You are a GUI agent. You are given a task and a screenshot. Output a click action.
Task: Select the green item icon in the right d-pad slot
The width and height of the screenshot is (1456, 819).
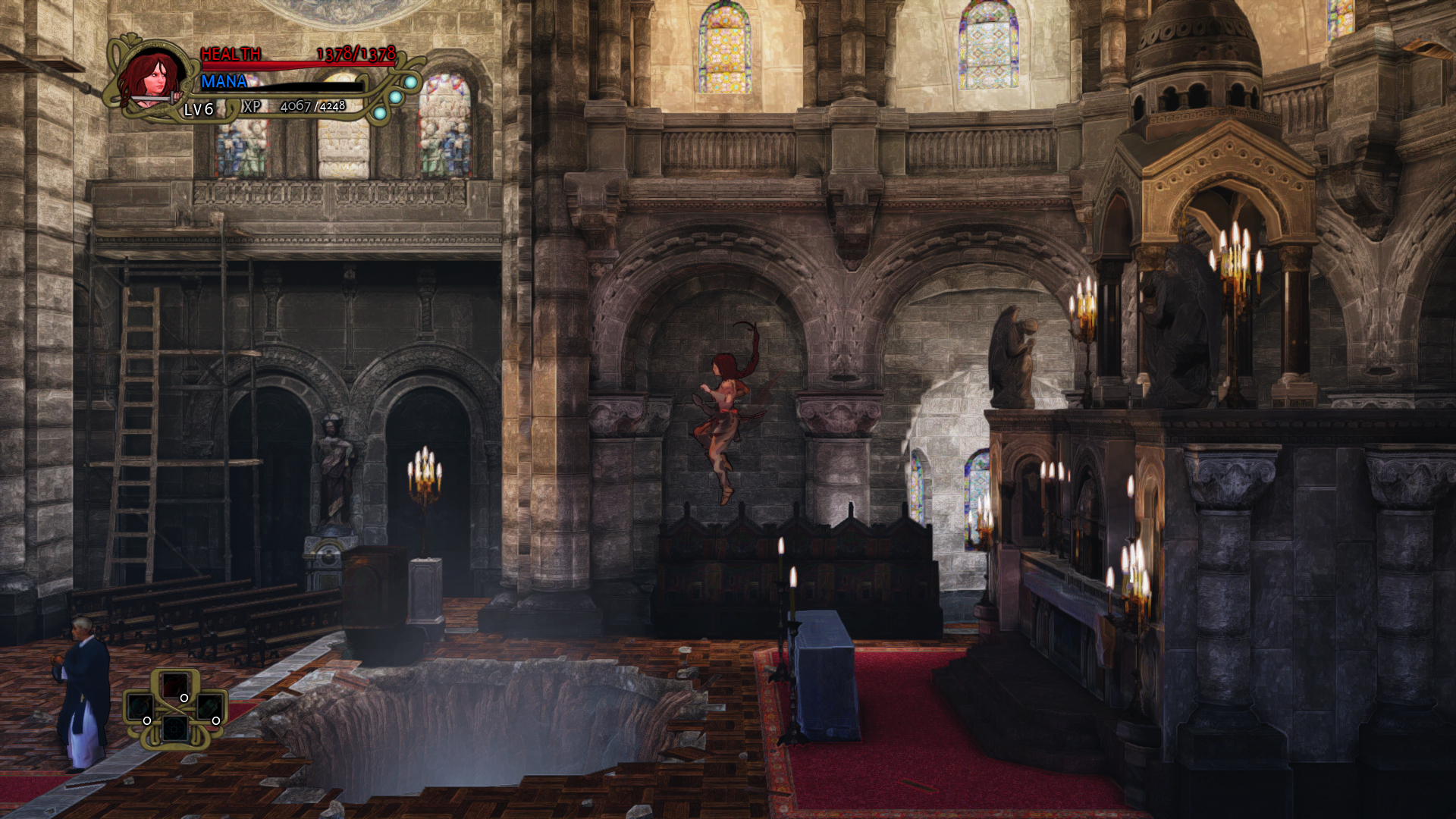(210, 707)
